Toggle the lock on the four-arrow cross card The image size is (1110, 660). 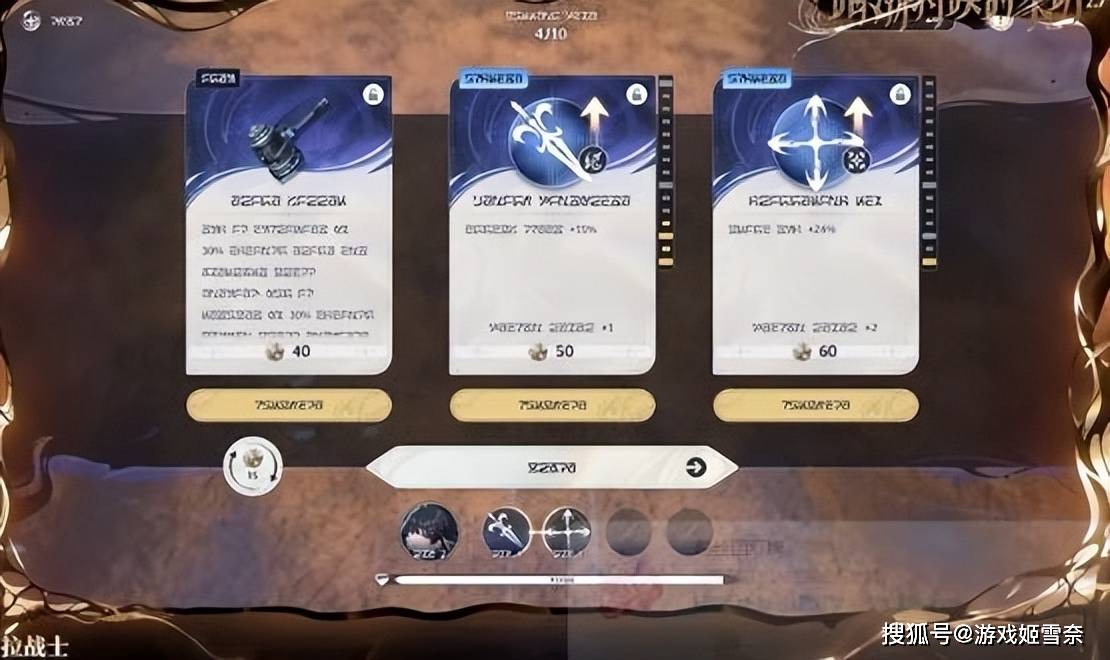pyautogui.click(x=900, y=94)
